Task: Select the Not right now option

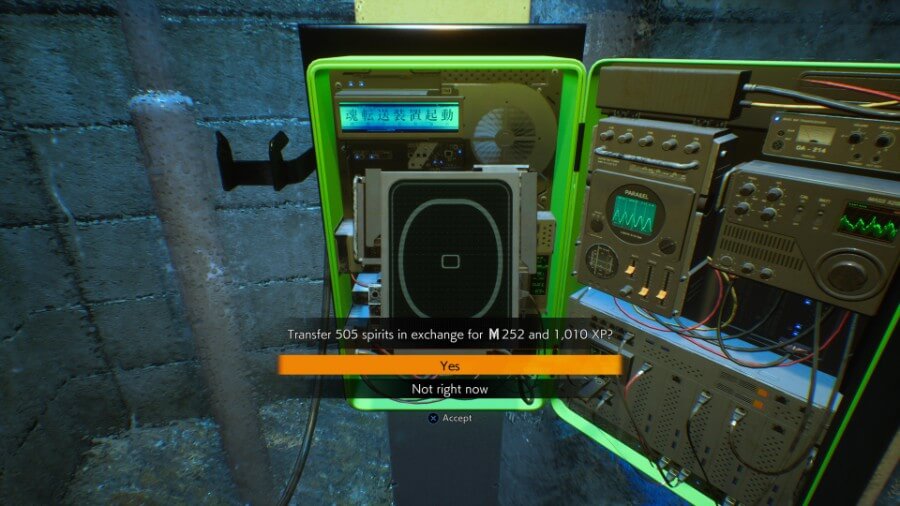Action: tap(450, 389)
